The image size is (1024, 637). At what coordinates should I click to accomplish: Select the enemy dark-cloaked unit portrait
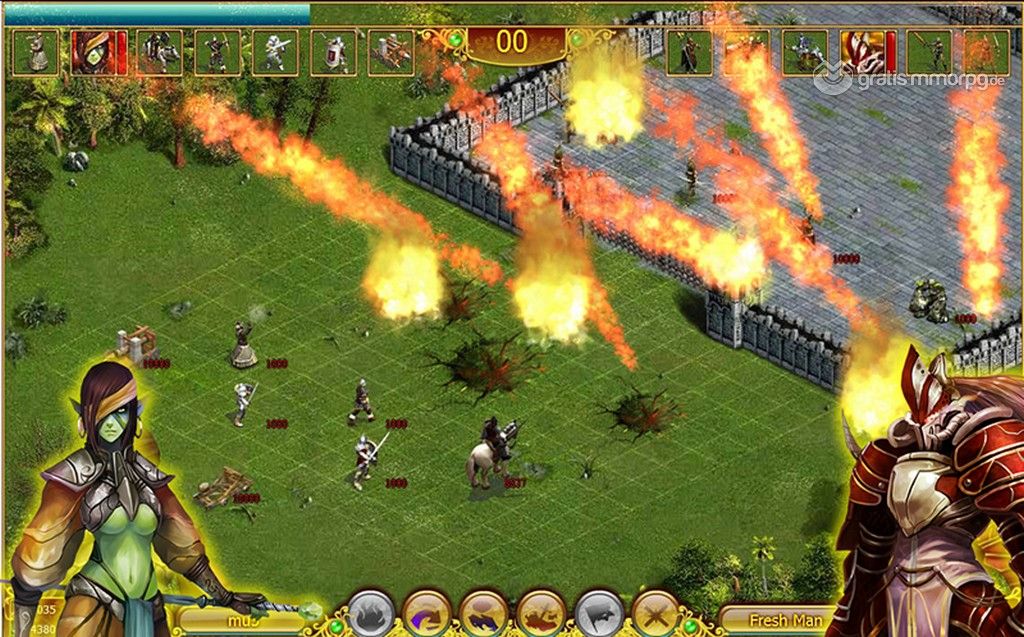pyautogui.click(x=689, y=52)
